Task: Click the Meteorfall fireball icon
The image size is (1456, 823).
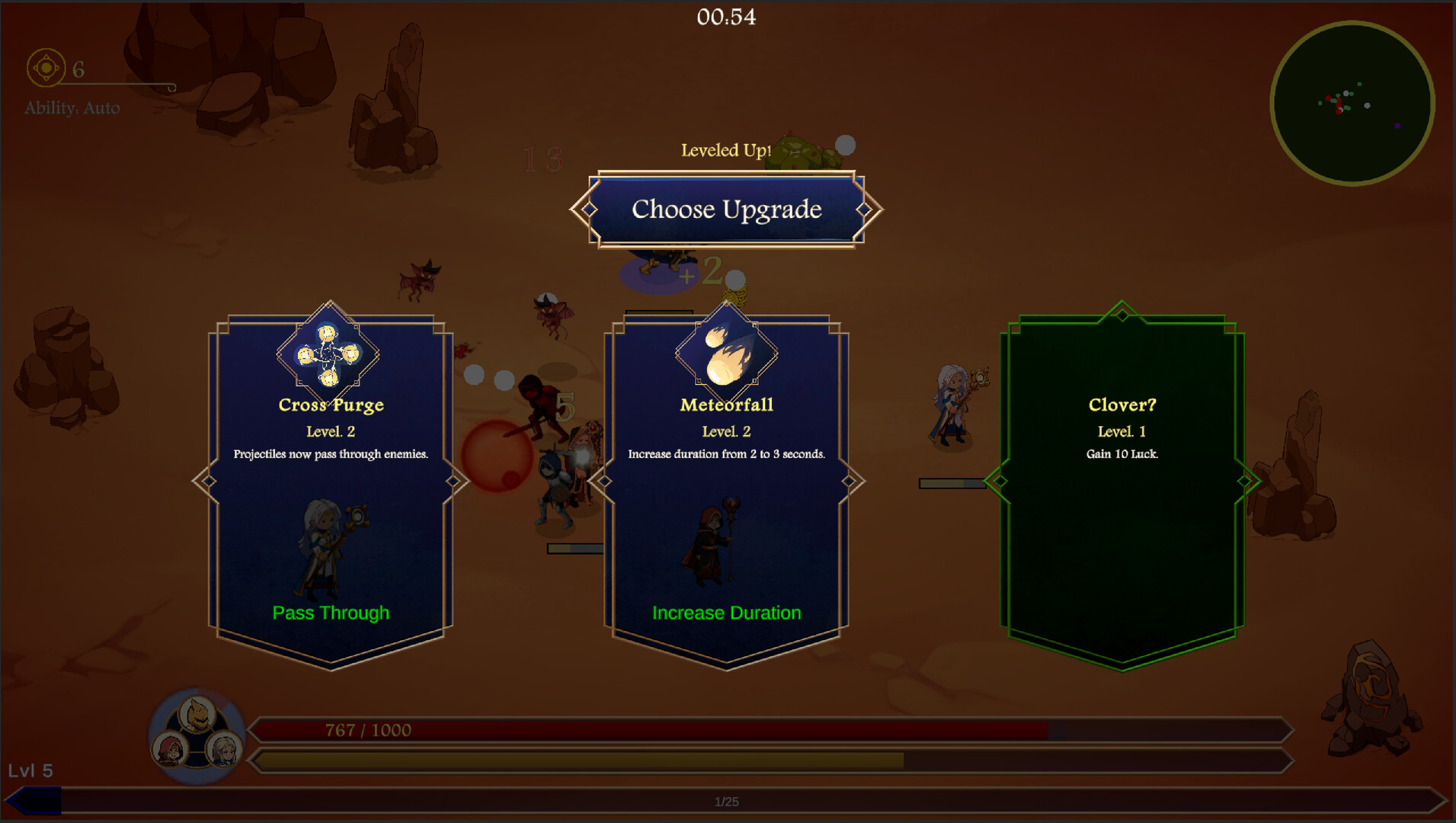Action: pyautogui.click(x=726, y=353)
